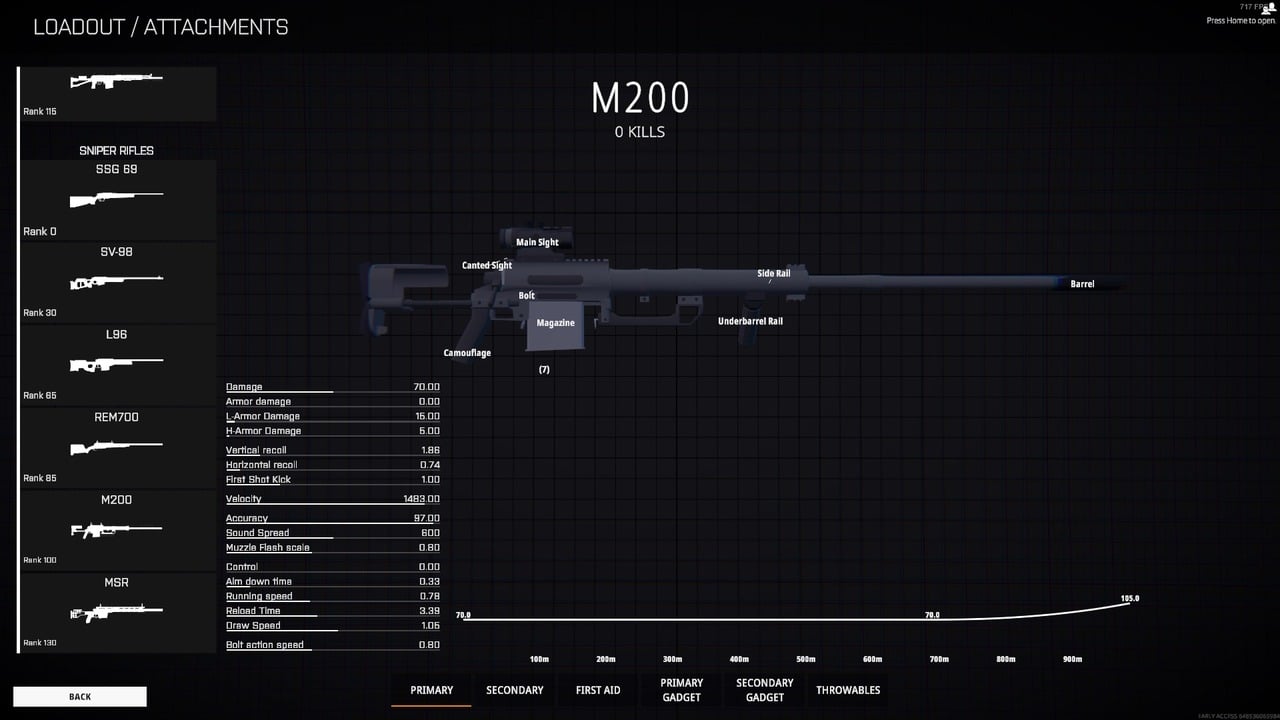Switch to the Primary tab
This screenshot has width=1280, height=720.
tap(431, 690)
